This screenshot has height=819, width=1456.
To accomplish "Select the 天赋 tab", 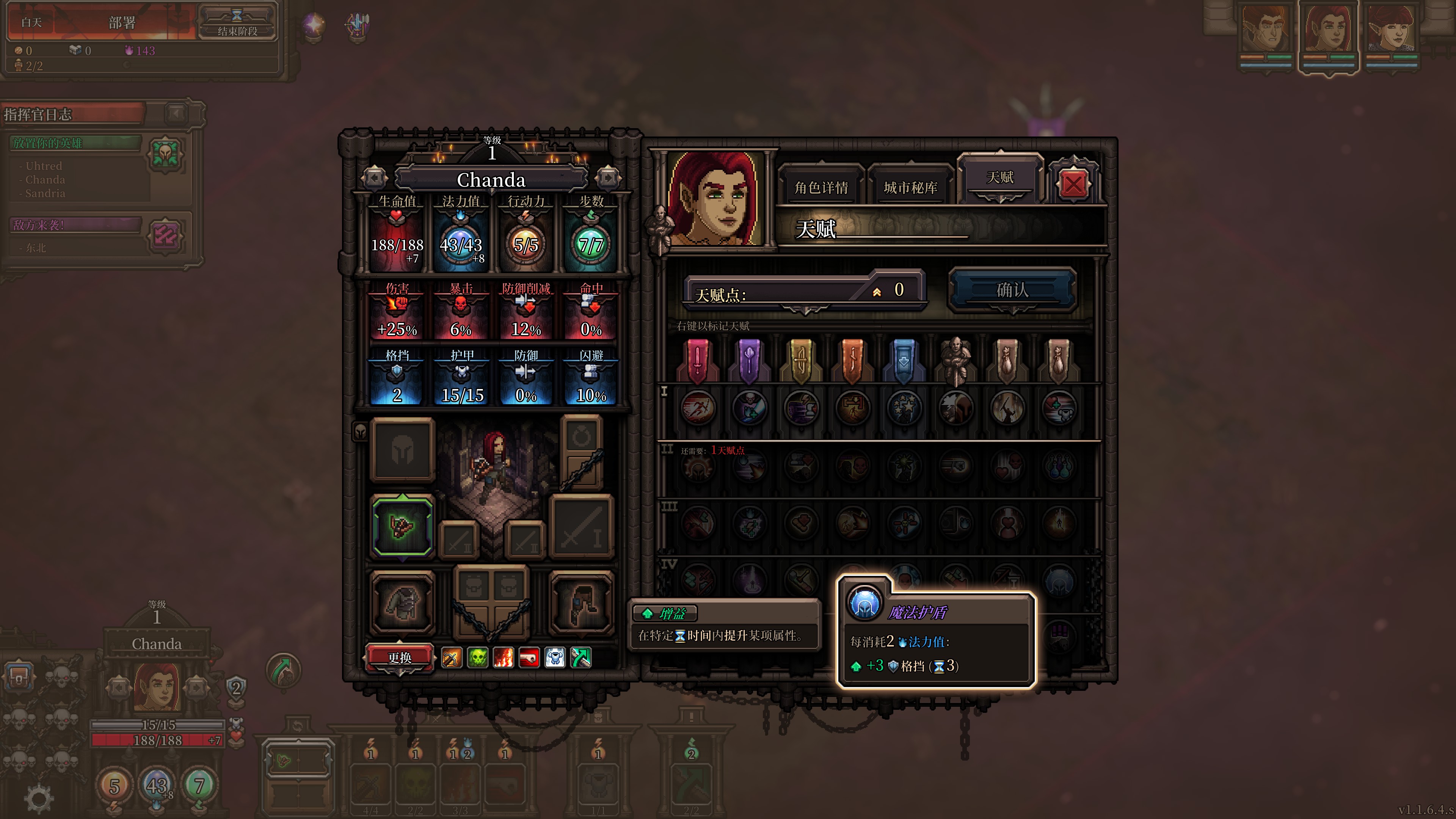I will [999, 178].
